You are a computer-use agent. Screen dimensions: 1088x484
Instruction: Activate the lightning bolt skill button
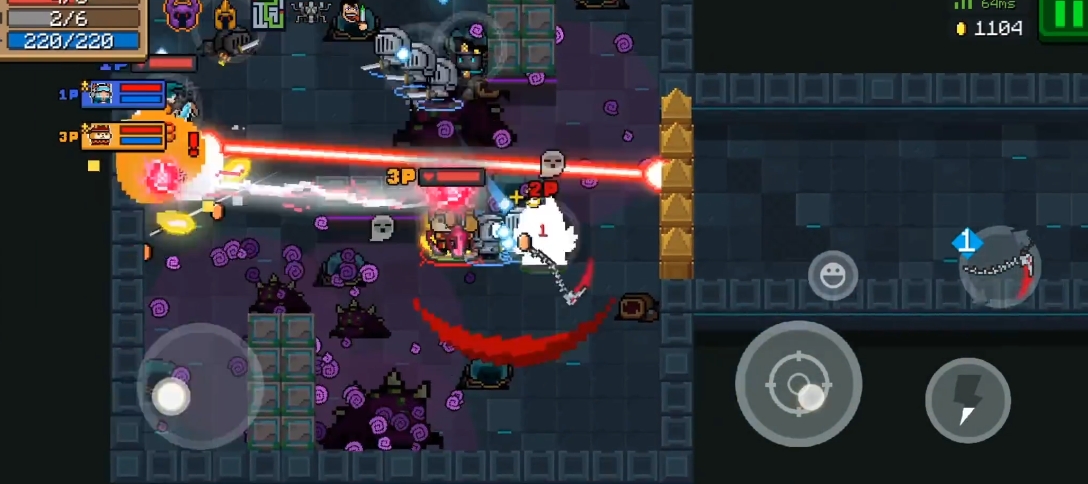967,400
